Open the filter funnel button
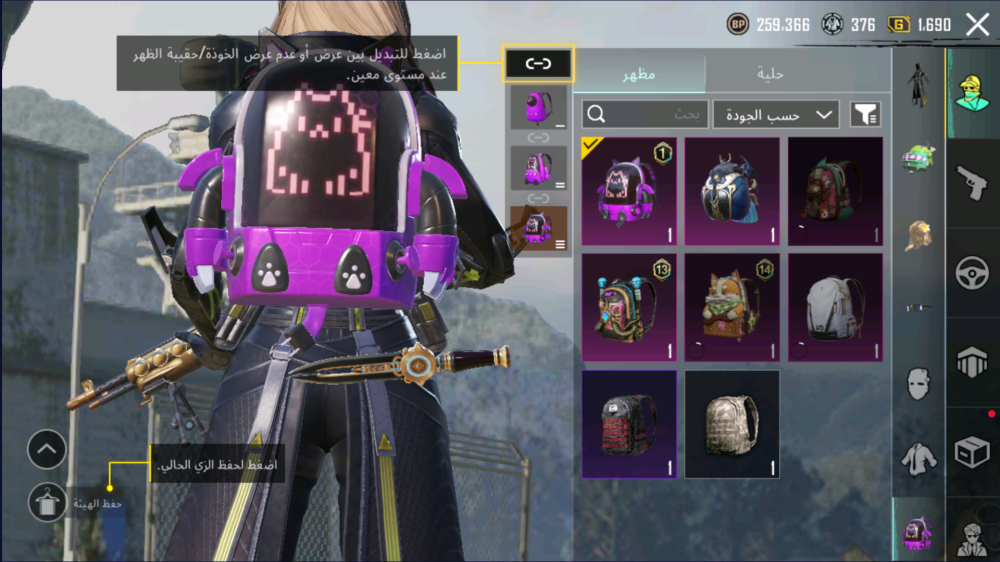 coord(865,115)
